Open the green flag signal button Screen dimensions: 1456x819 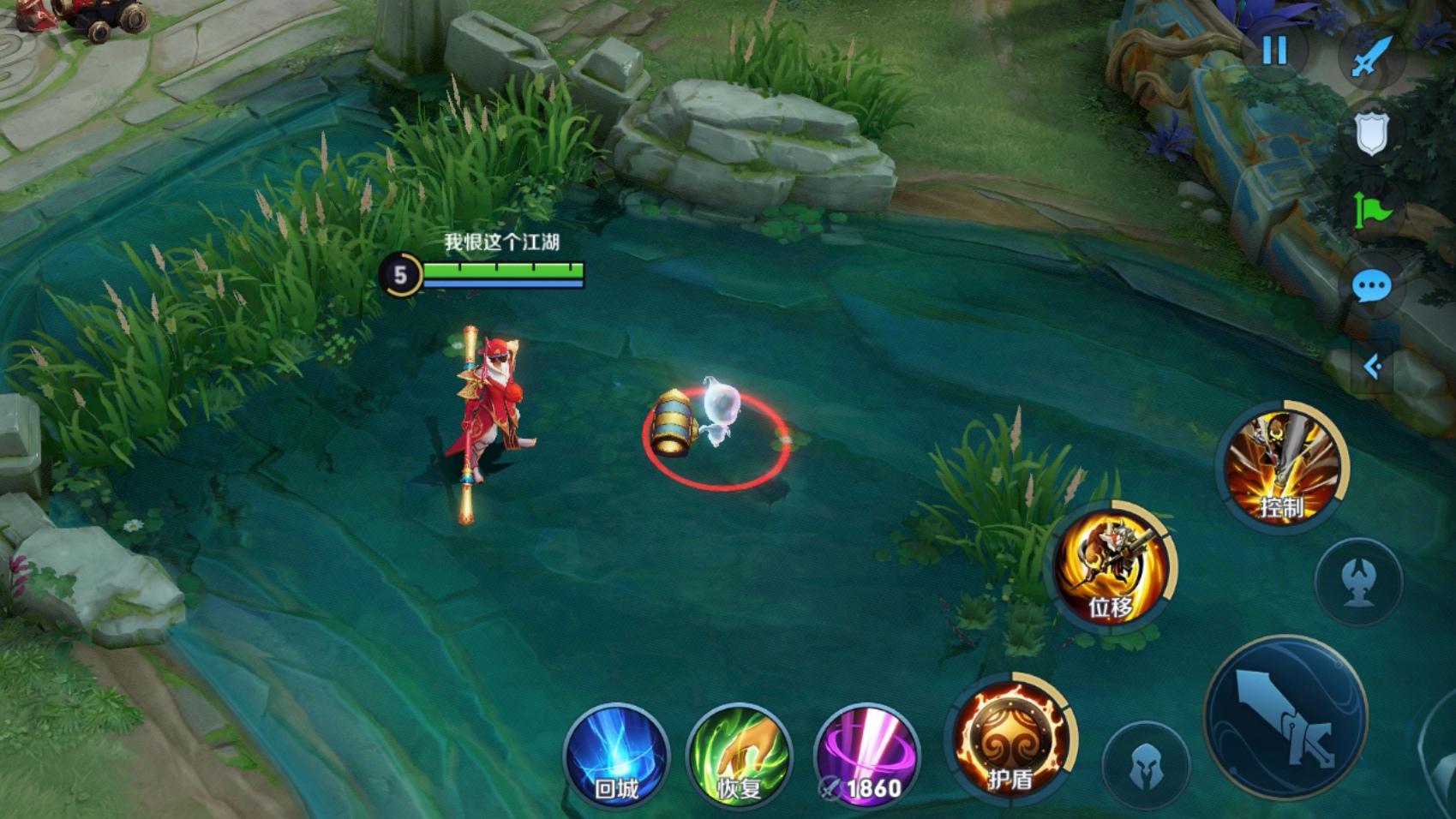[x=1371, y=210]
